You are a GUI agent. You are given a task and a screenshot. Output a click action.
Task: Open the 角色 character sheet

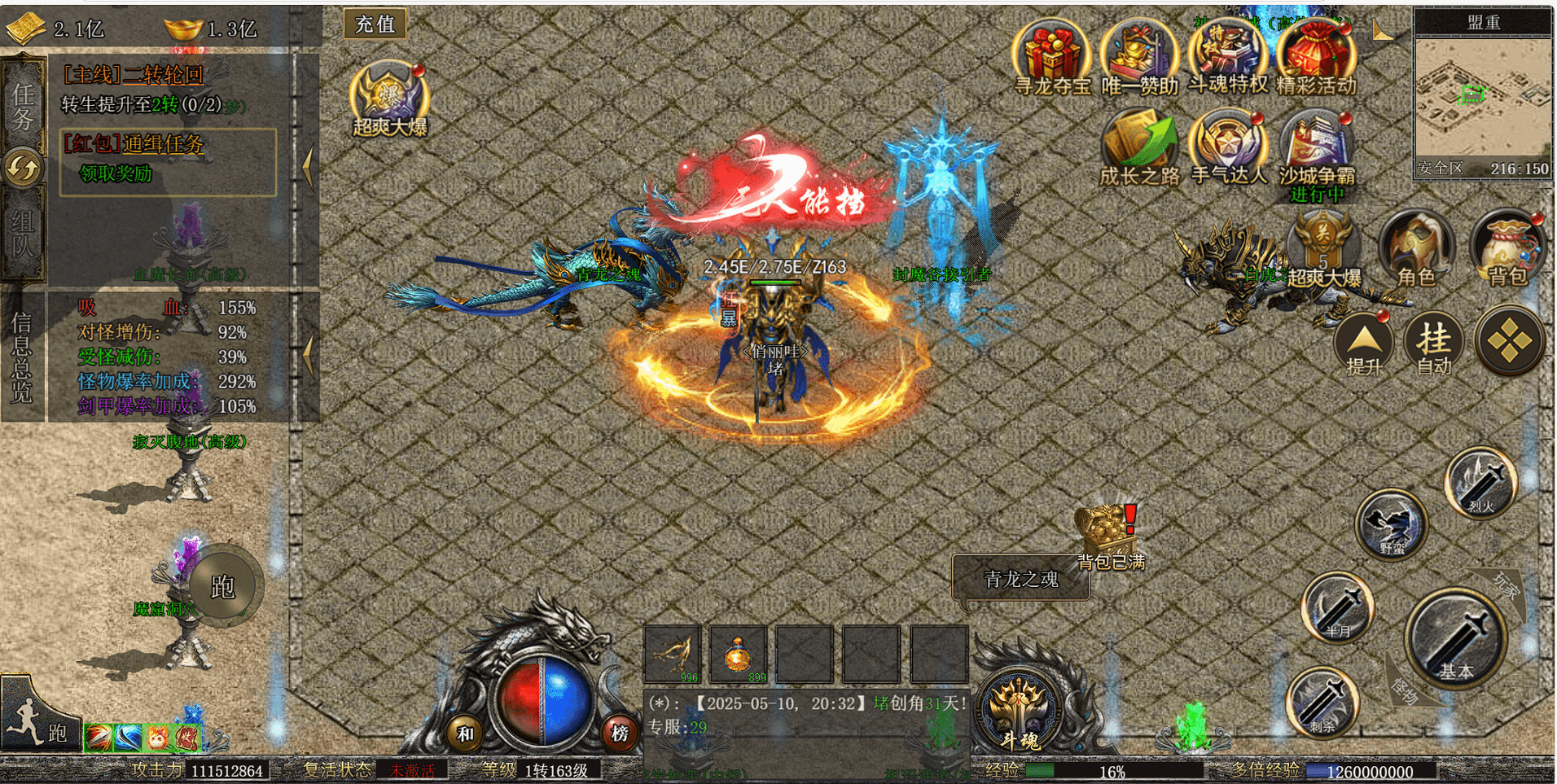[x=1417, y=248]
